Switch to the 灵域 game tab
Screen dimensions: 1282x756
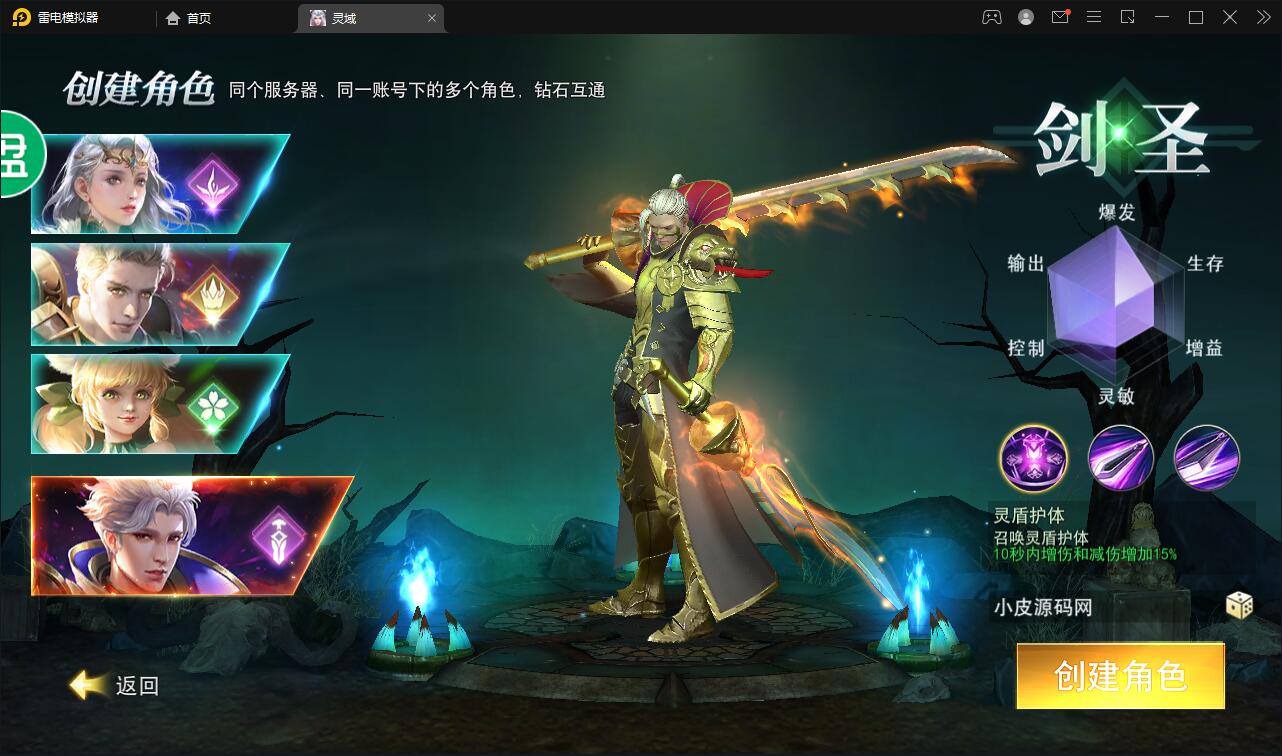[345, 17]
